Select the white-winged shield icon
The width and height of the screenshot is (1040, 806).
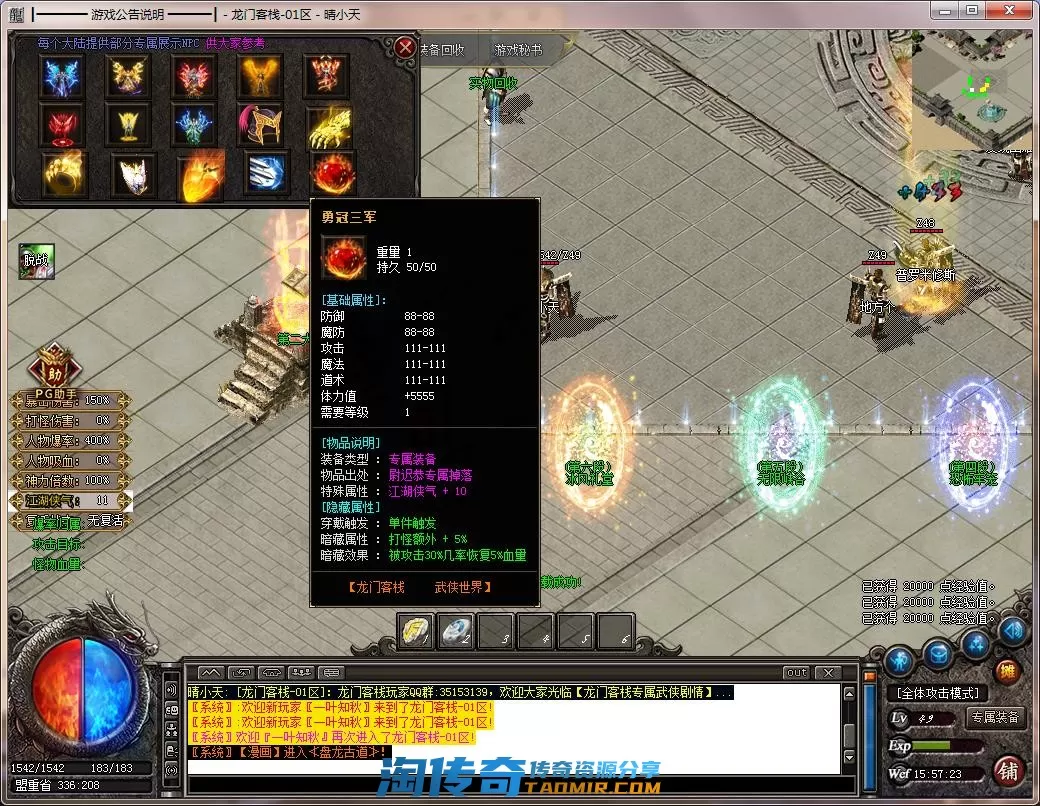click(131, 174)
